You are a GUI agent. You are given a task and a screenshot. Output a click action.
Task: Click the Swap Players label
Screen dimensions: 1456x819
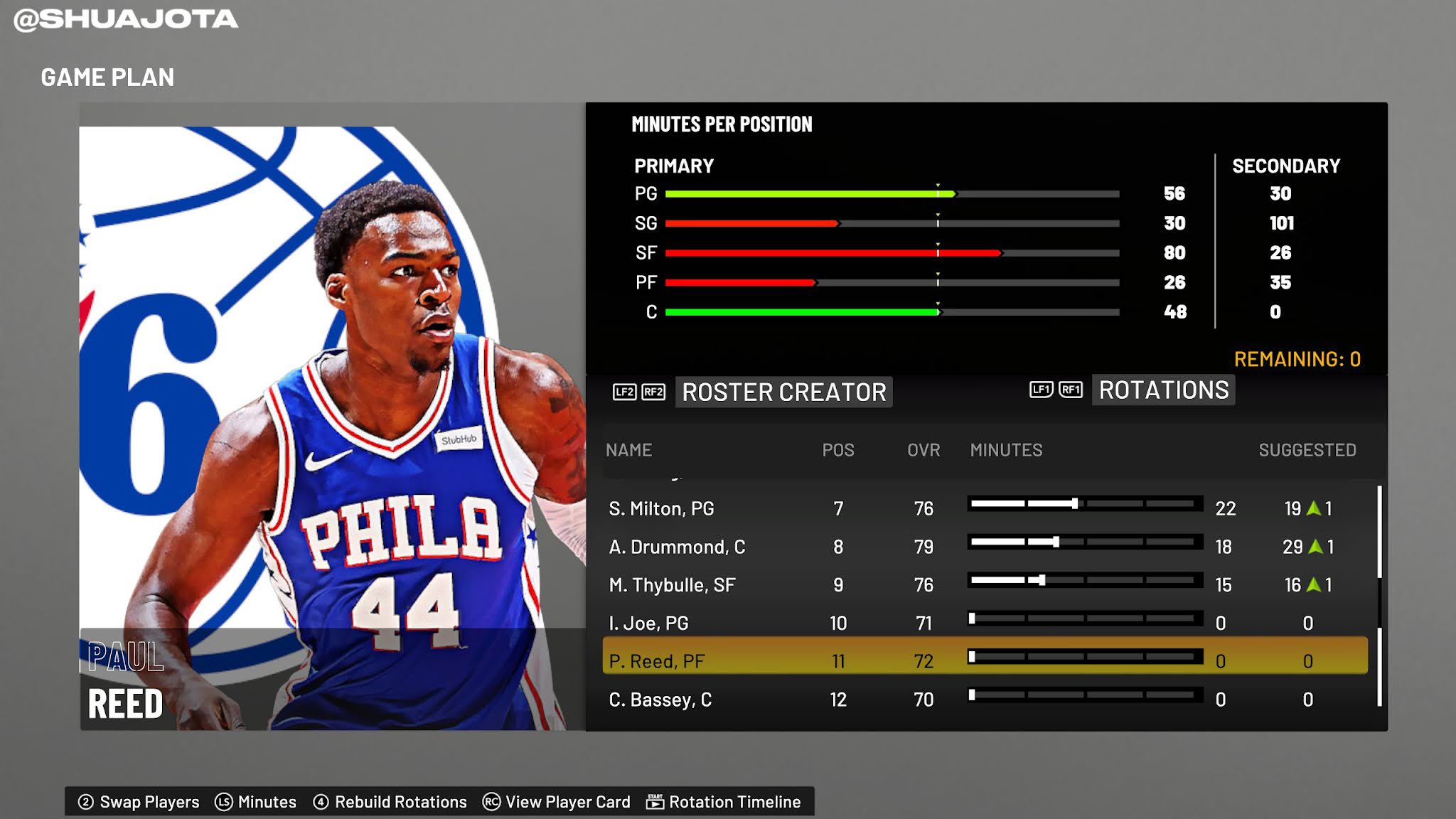149,802
